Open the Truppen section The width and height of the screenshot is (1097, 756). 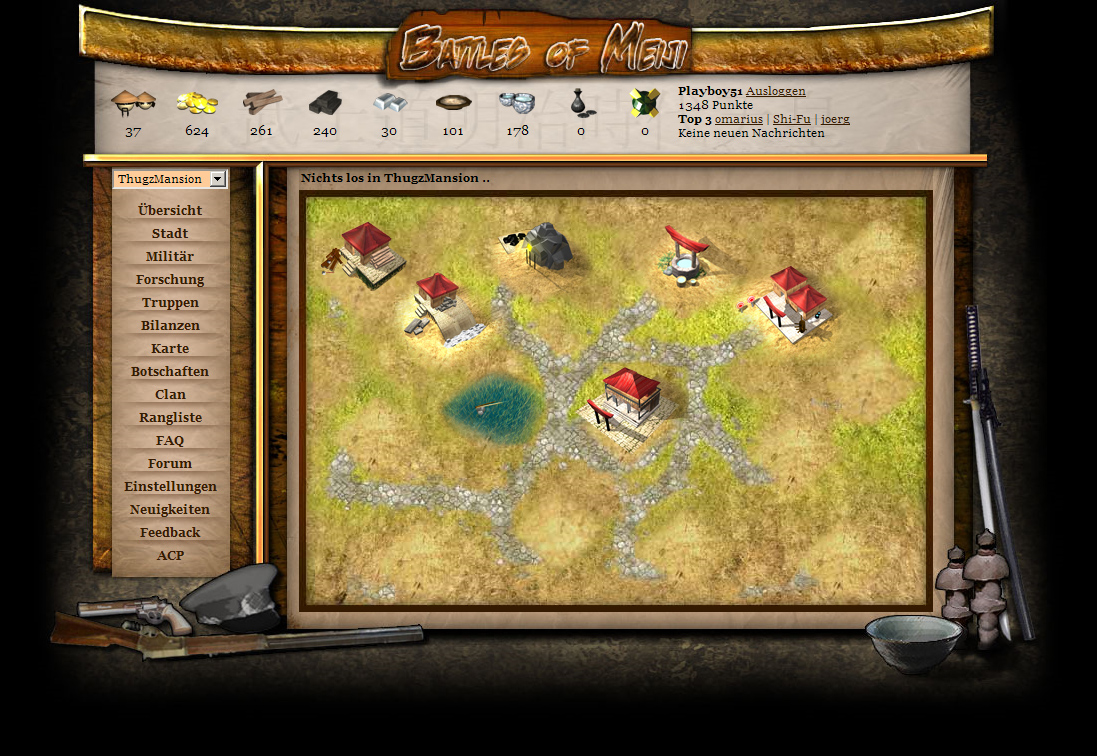[170, 303]
